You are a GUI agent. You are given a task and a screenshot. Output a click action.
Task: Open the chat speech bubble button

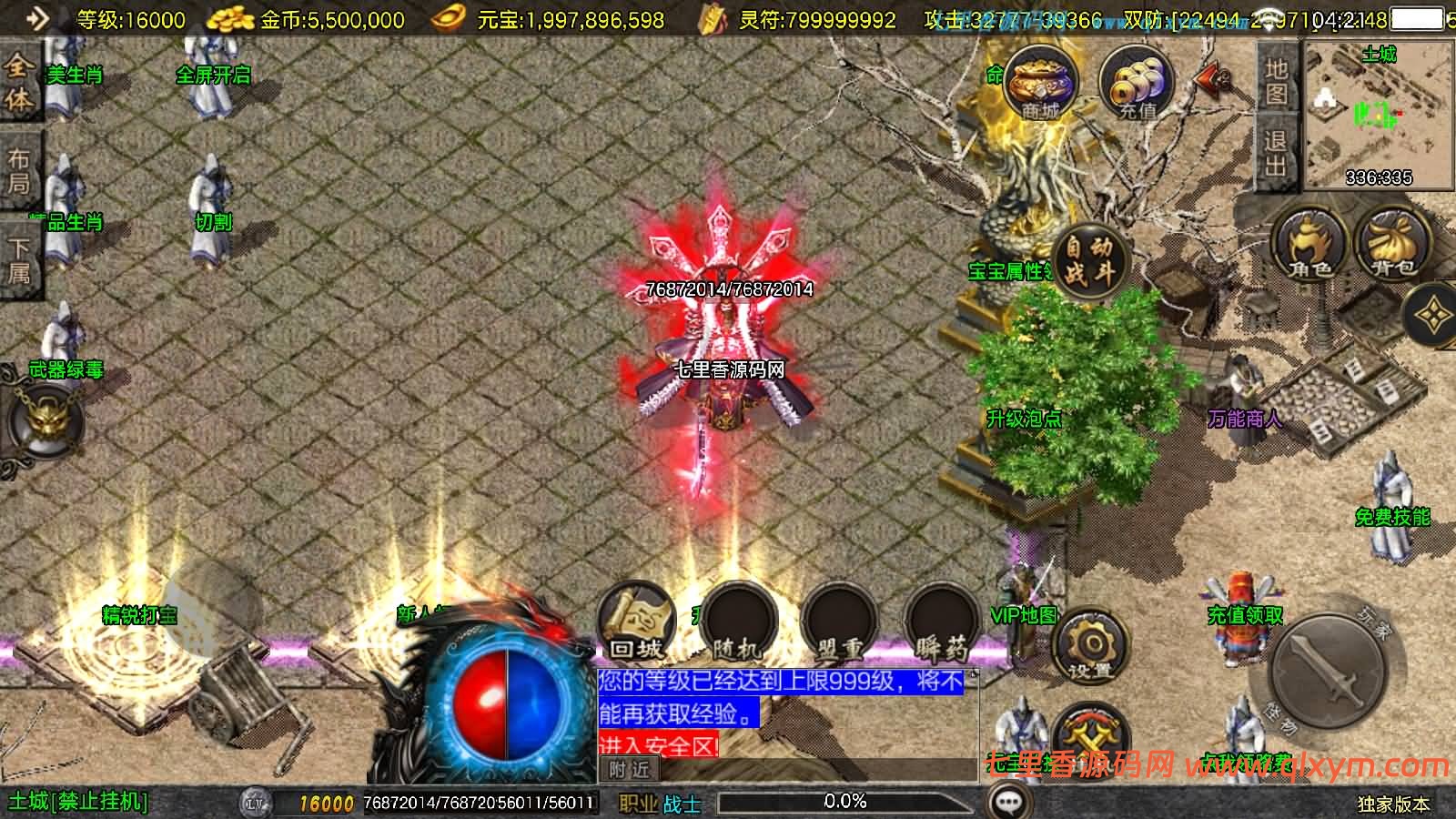(1008, 803)
